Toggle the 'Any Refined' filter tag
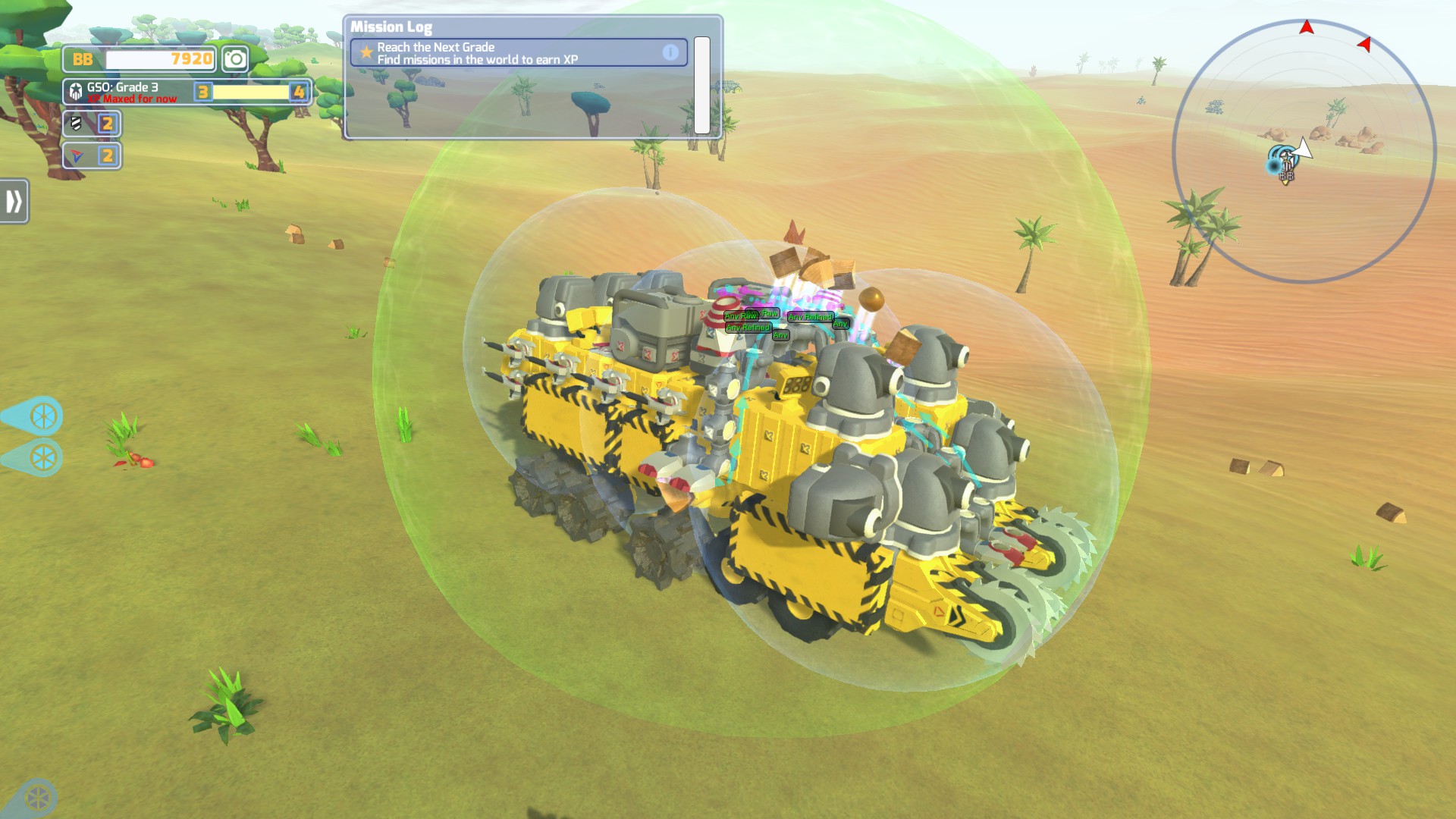 (x=748, y=328)
